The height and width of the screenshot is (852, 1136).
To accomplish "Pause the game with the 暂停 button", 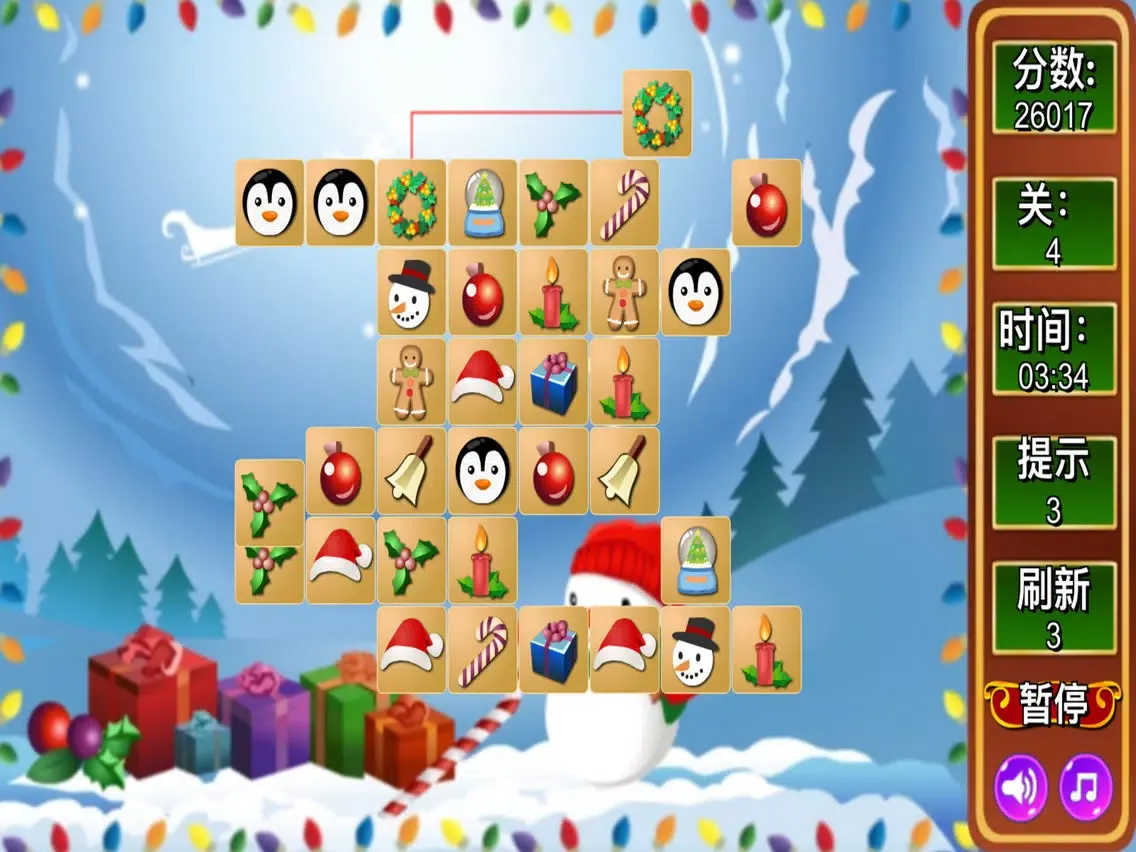I will pos(1053,705).
